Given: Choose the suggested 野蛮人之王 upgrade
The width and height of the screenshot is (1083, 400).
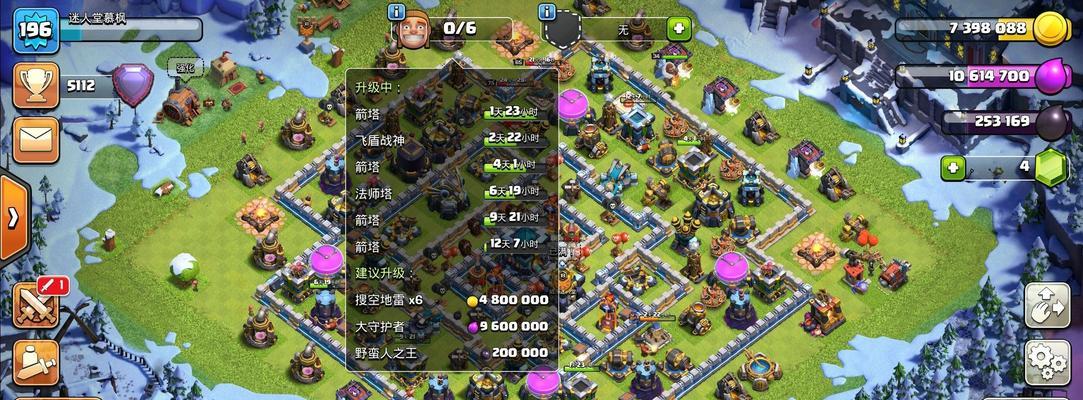Looking at the screenshot, I should pos(452,352).
